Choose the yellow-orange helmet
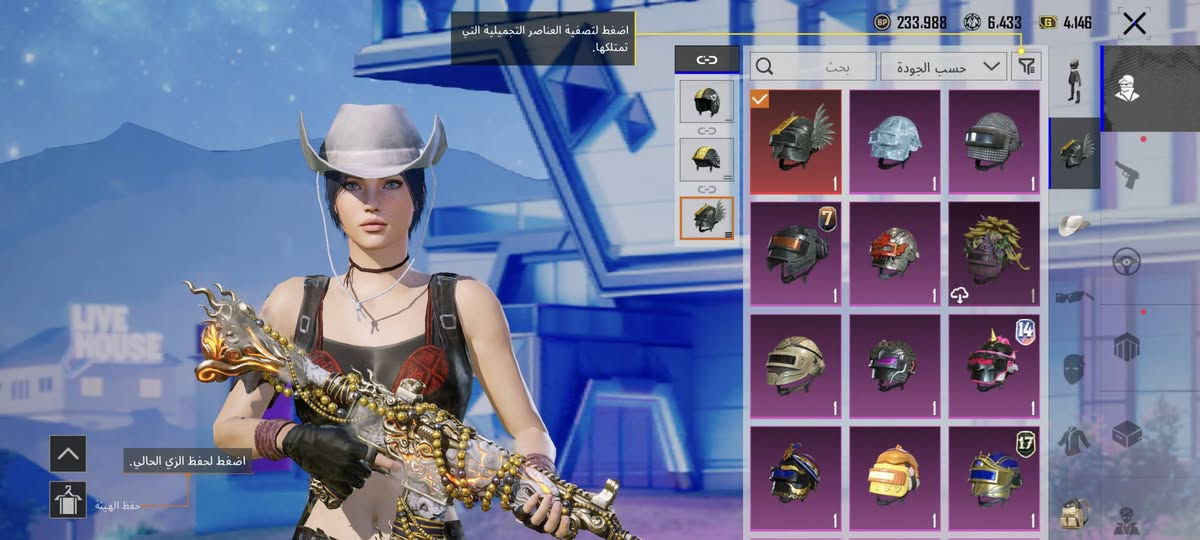Image resolution: width=1200 pixels, height=540 pixels. click(x=895, y=476)
